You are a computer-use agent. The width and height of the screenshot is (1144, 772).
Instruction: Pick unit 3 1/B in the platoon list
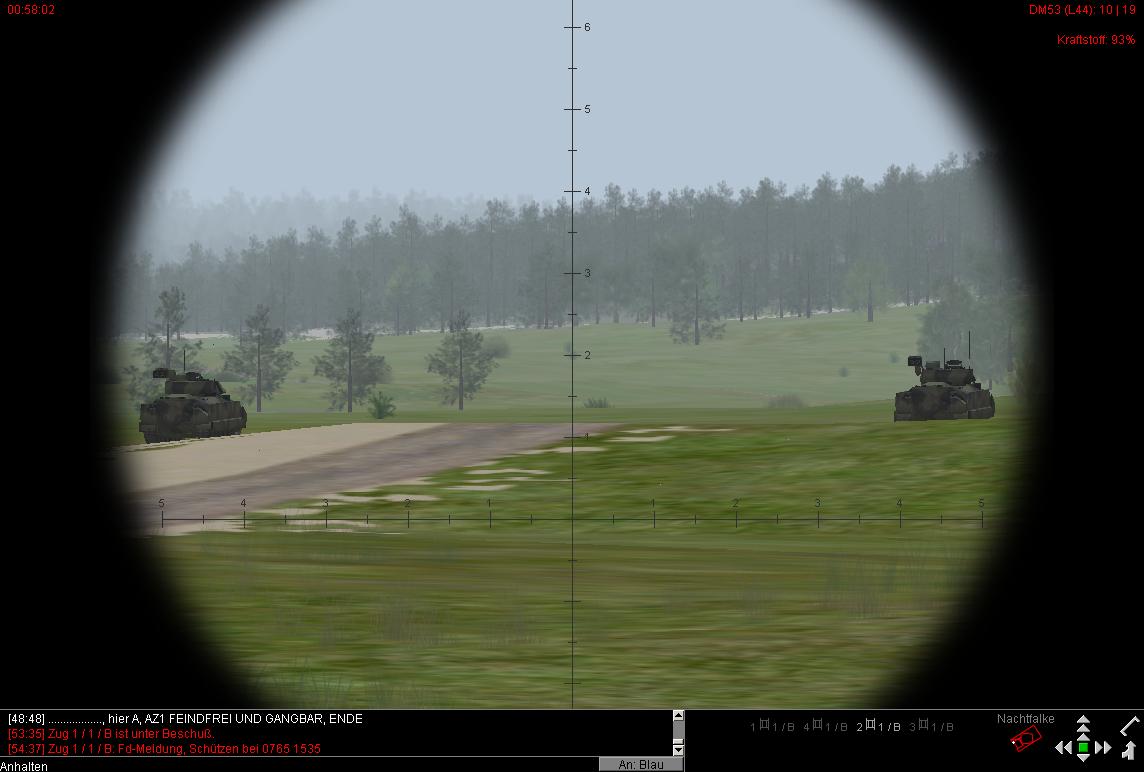tap(931, 727)
